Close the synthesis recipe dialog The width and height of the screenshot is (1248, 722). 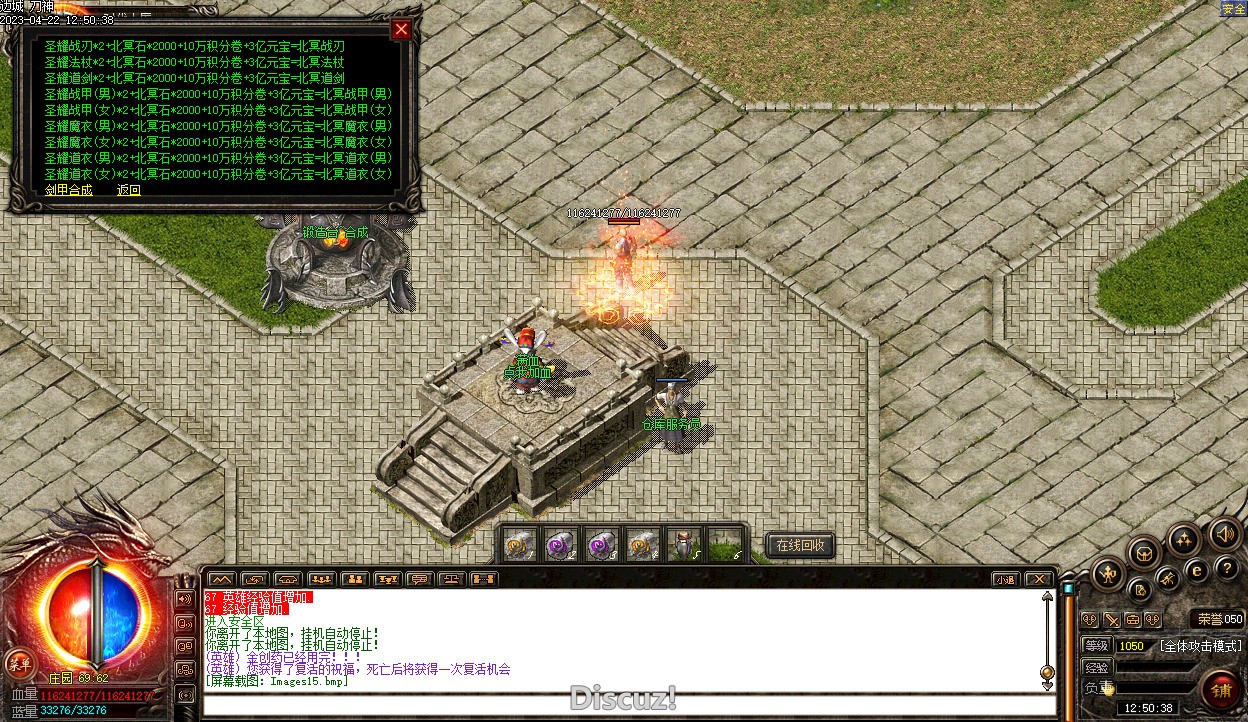[401, 29]
